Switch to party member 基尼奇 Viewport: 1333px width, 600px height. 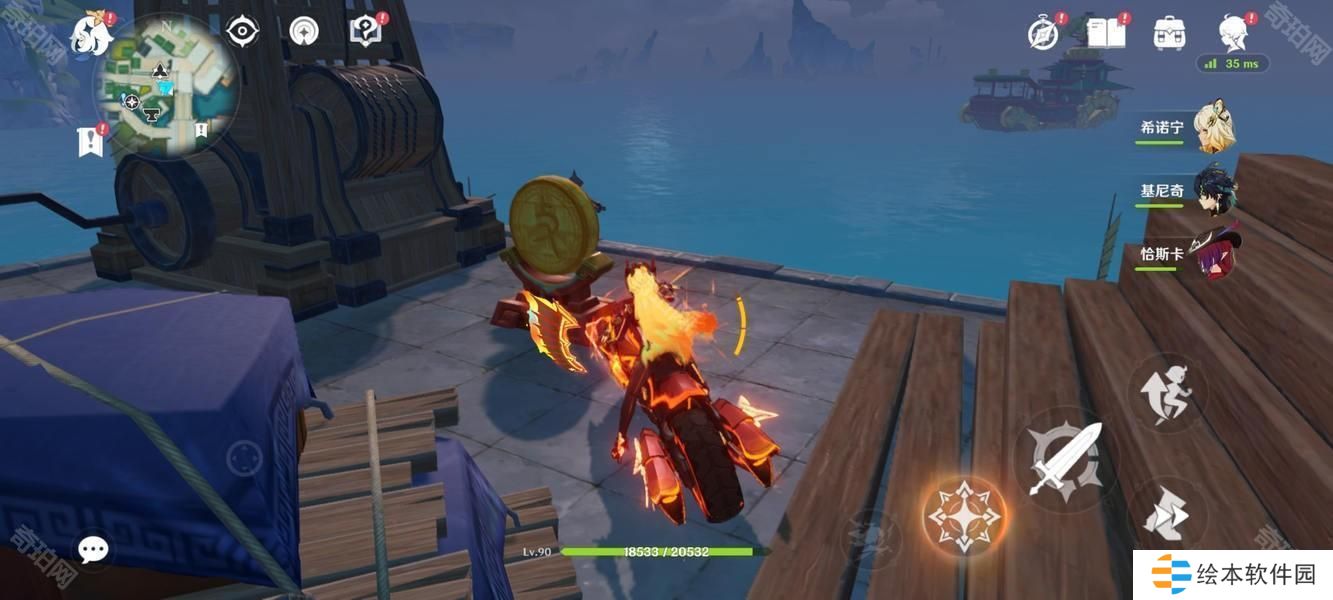click(x=1213, y=191)
